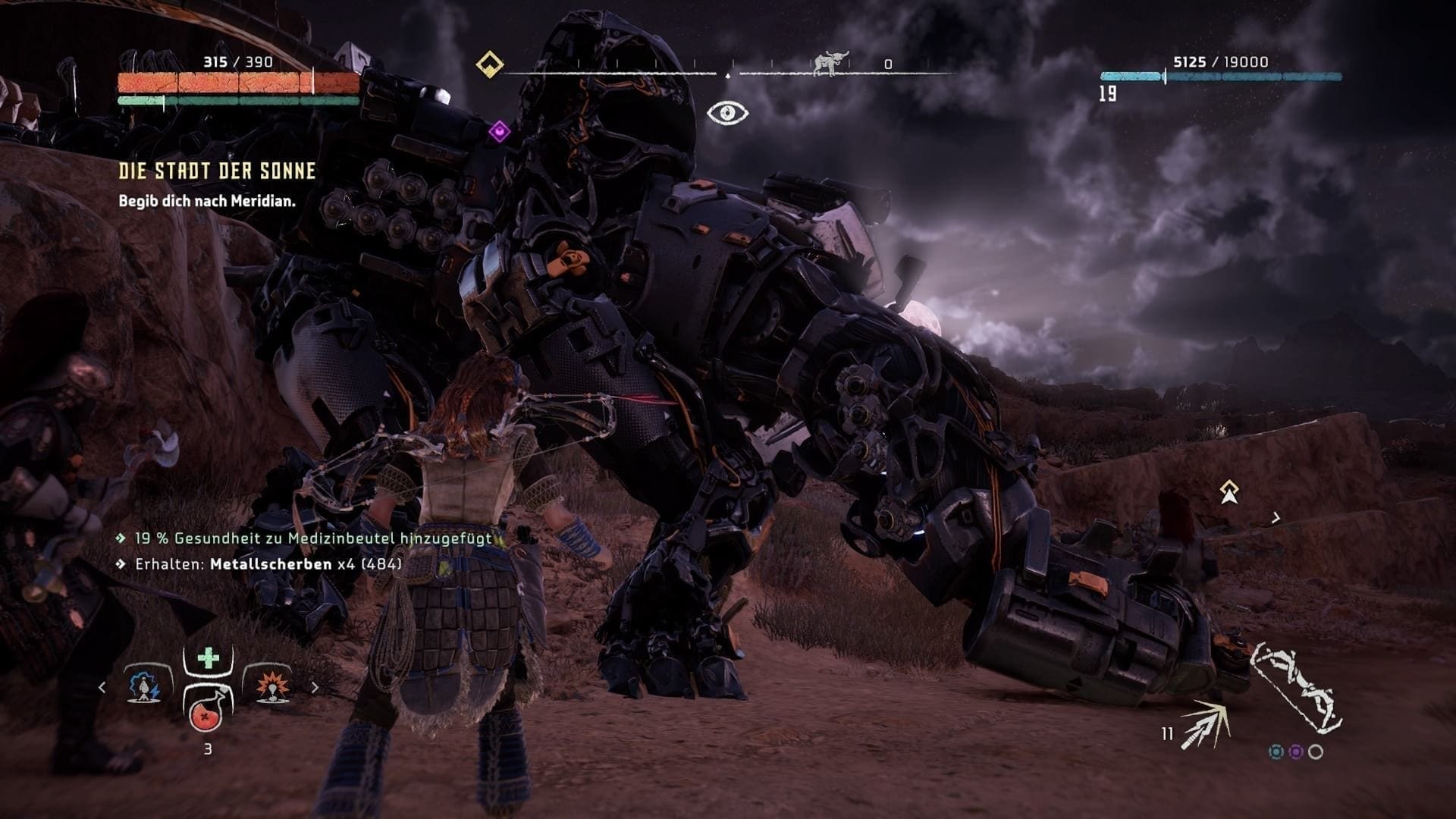Click the machine icon on the compass

(x=829, y=64)
